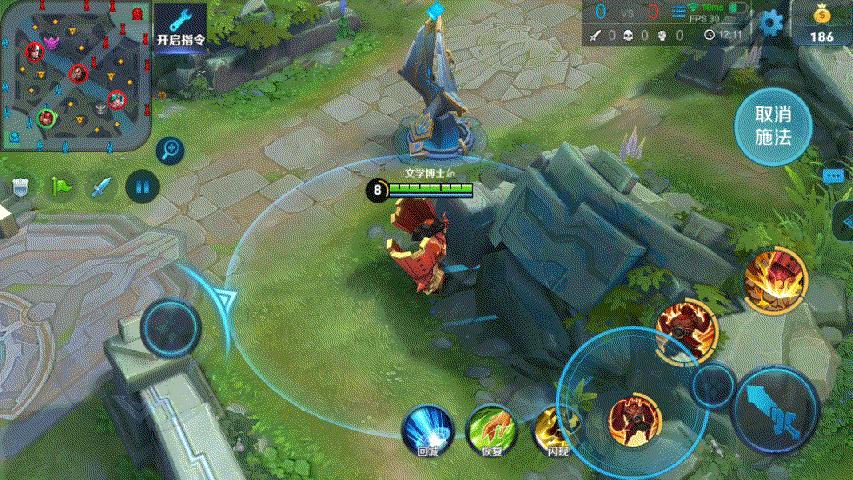
Task: Send the shield defend signal
Action: 20,186
